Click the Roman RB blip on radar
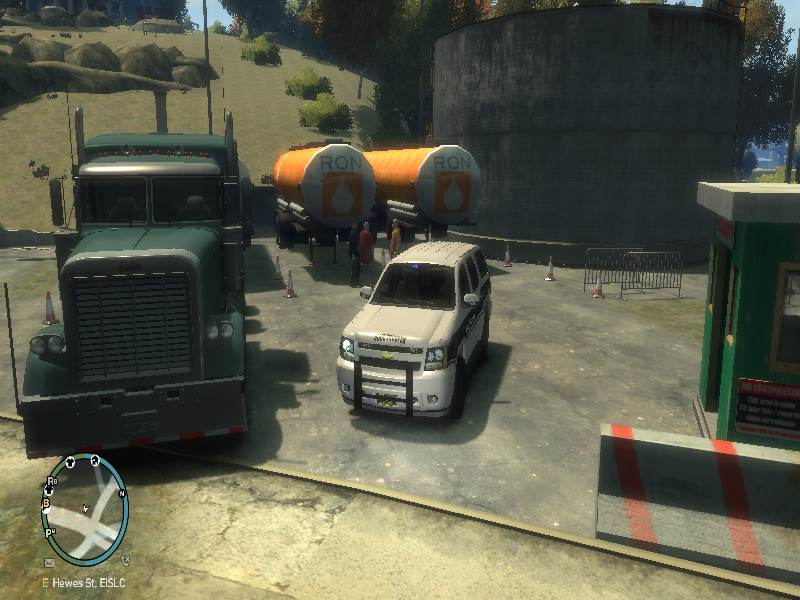The width and height of the screenshot is (800, 600). [51, 482]
